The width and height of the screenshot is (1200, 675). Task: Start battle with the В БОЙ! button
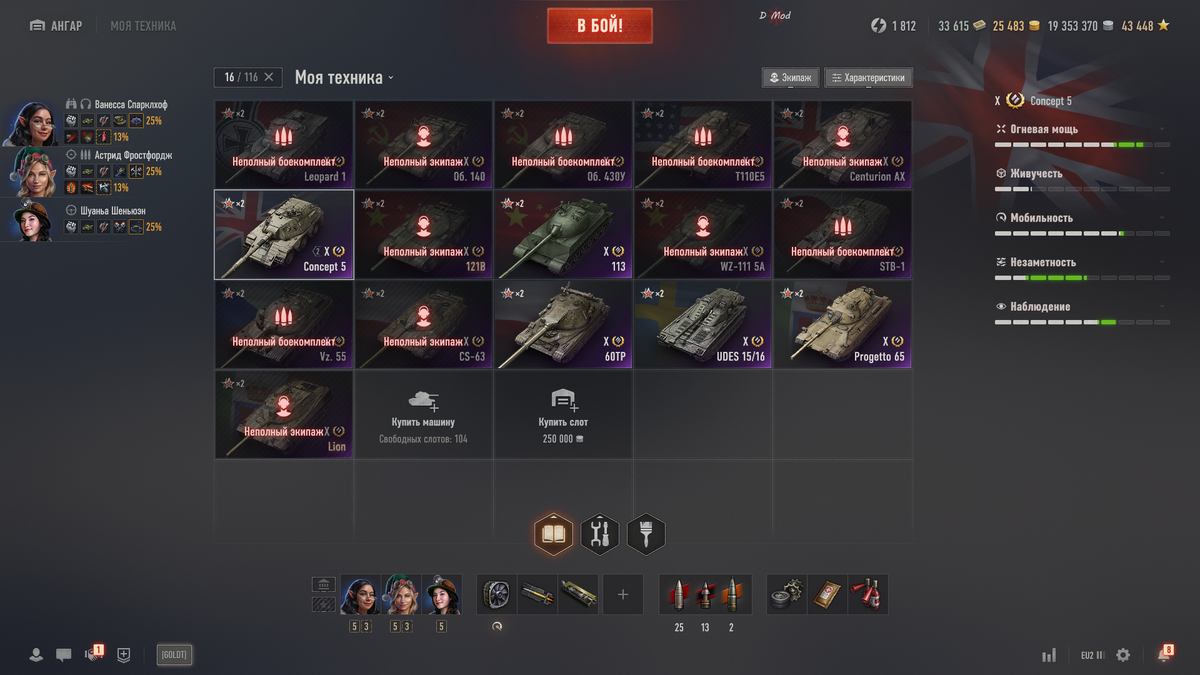[599, 26]
